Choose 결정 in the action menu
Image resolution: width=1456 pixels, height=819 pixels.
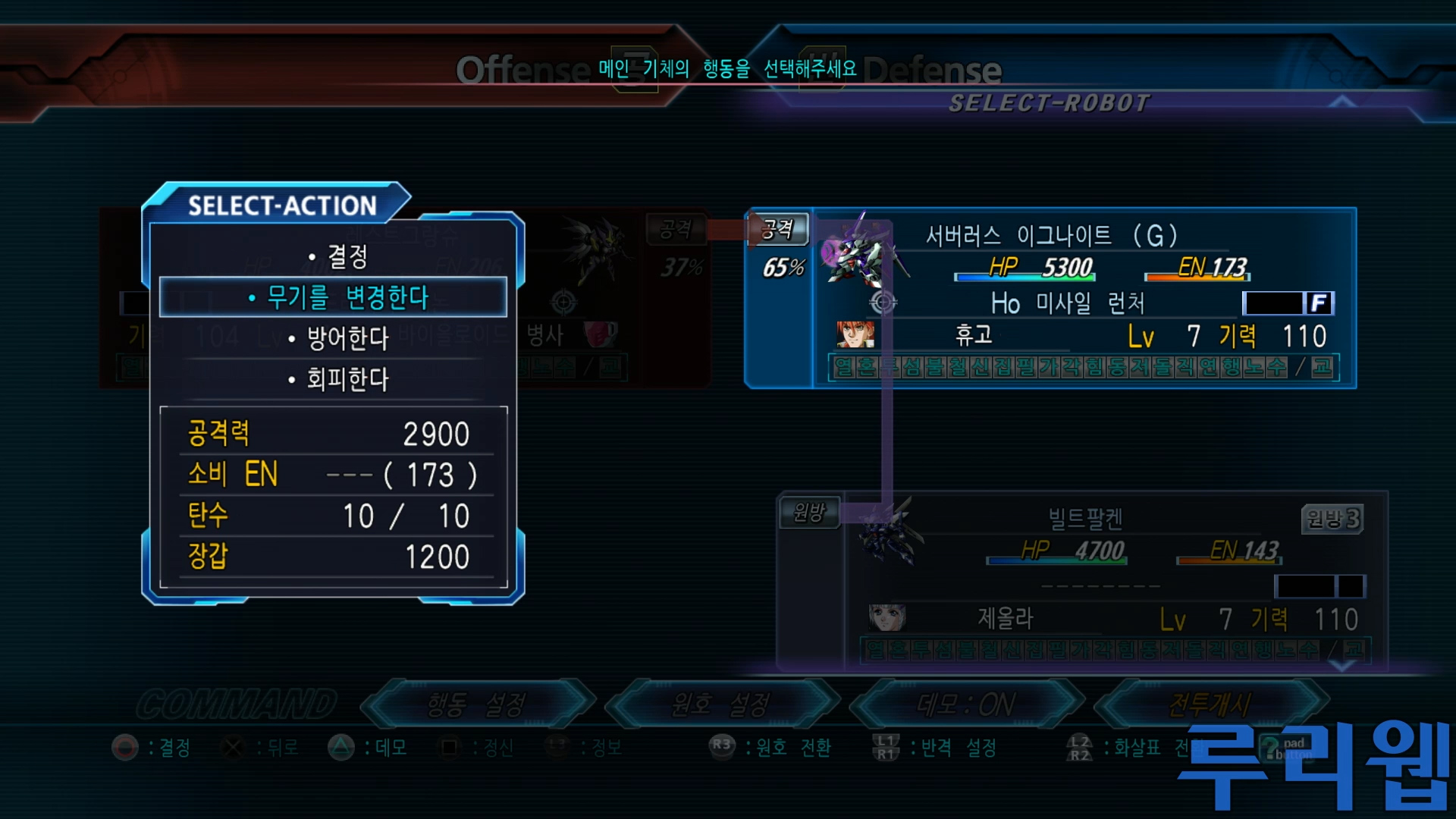pyautogui.click(x=338, y=256)
